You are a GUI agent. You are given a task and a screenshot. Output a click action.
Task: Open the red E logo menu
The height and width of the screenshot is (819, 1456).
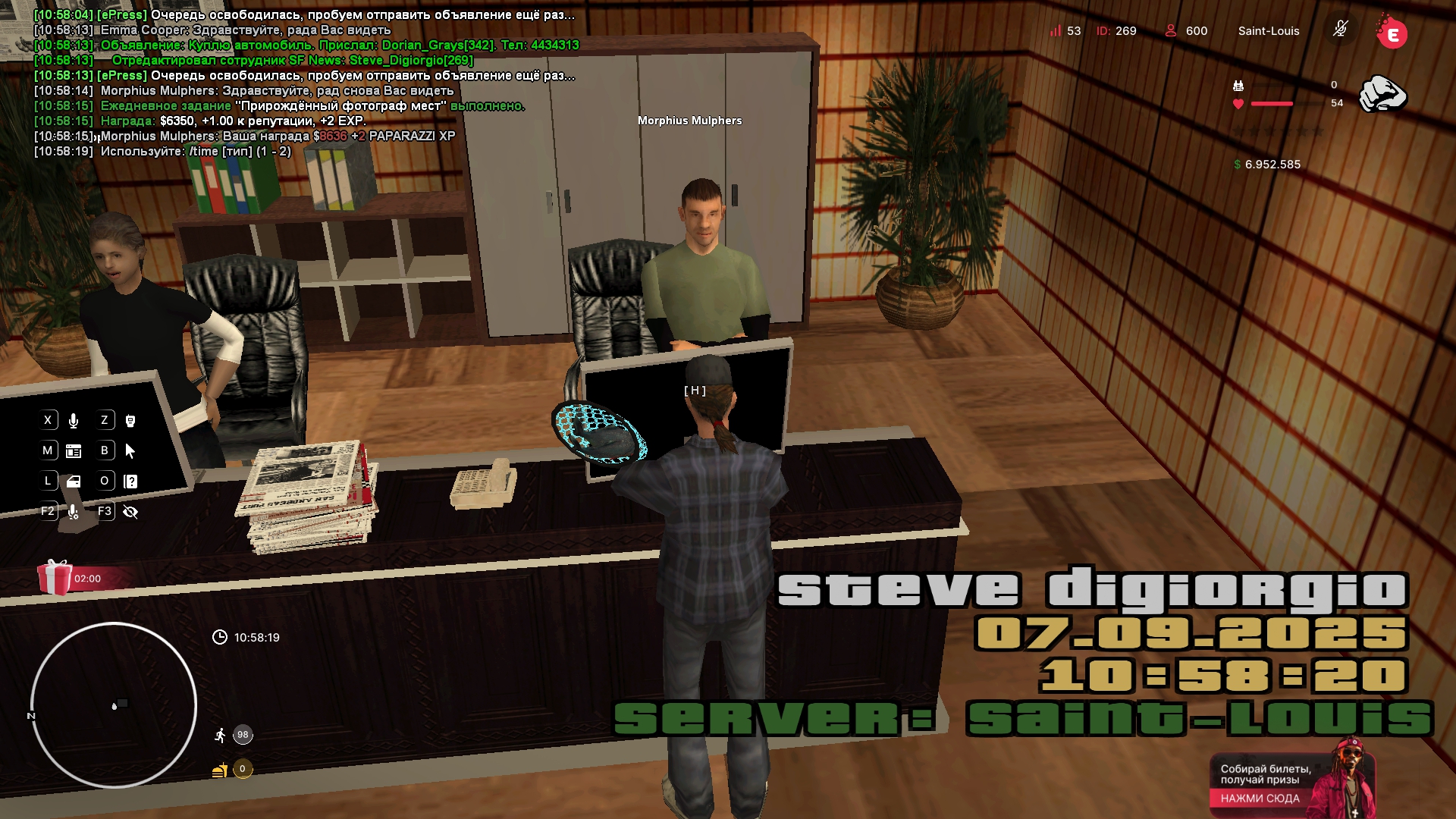click(x=1392, y=33)
